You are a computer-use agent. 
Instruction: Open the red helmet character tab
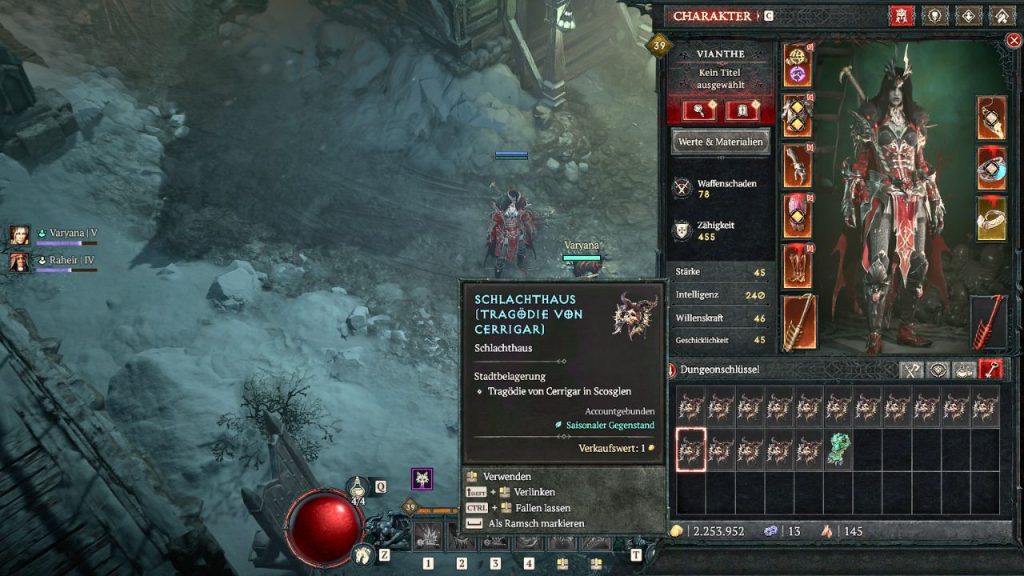tap(900, 16)
